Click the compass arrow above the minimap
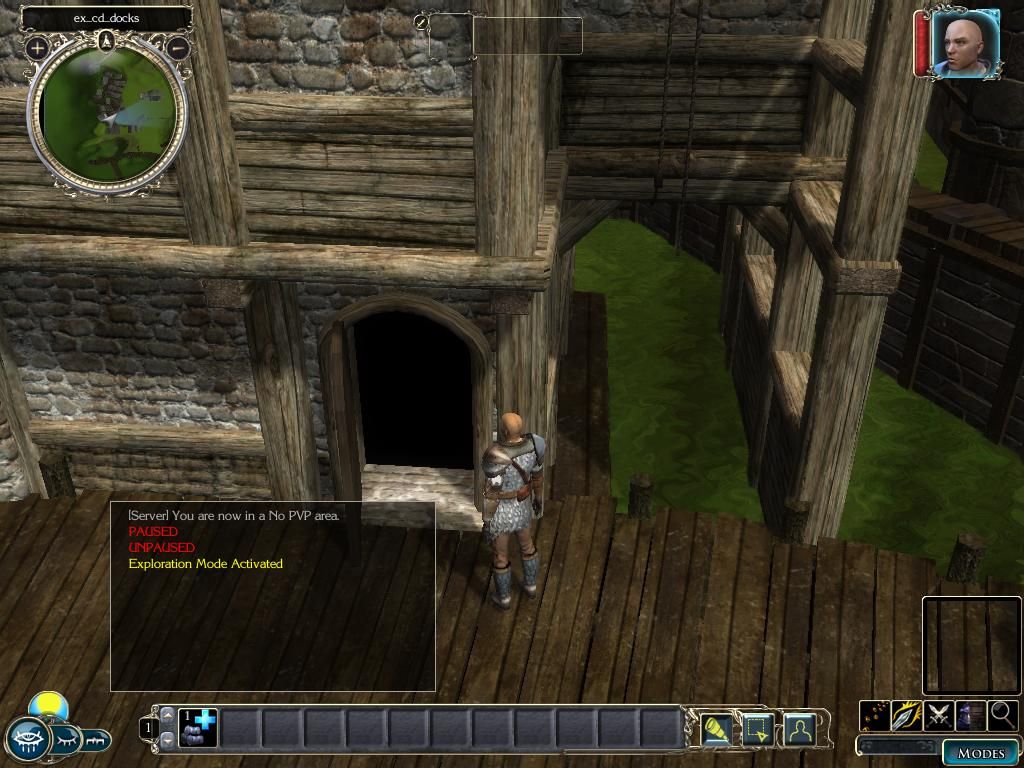This screenshot has width=1024, height=768. coord(107,40)
